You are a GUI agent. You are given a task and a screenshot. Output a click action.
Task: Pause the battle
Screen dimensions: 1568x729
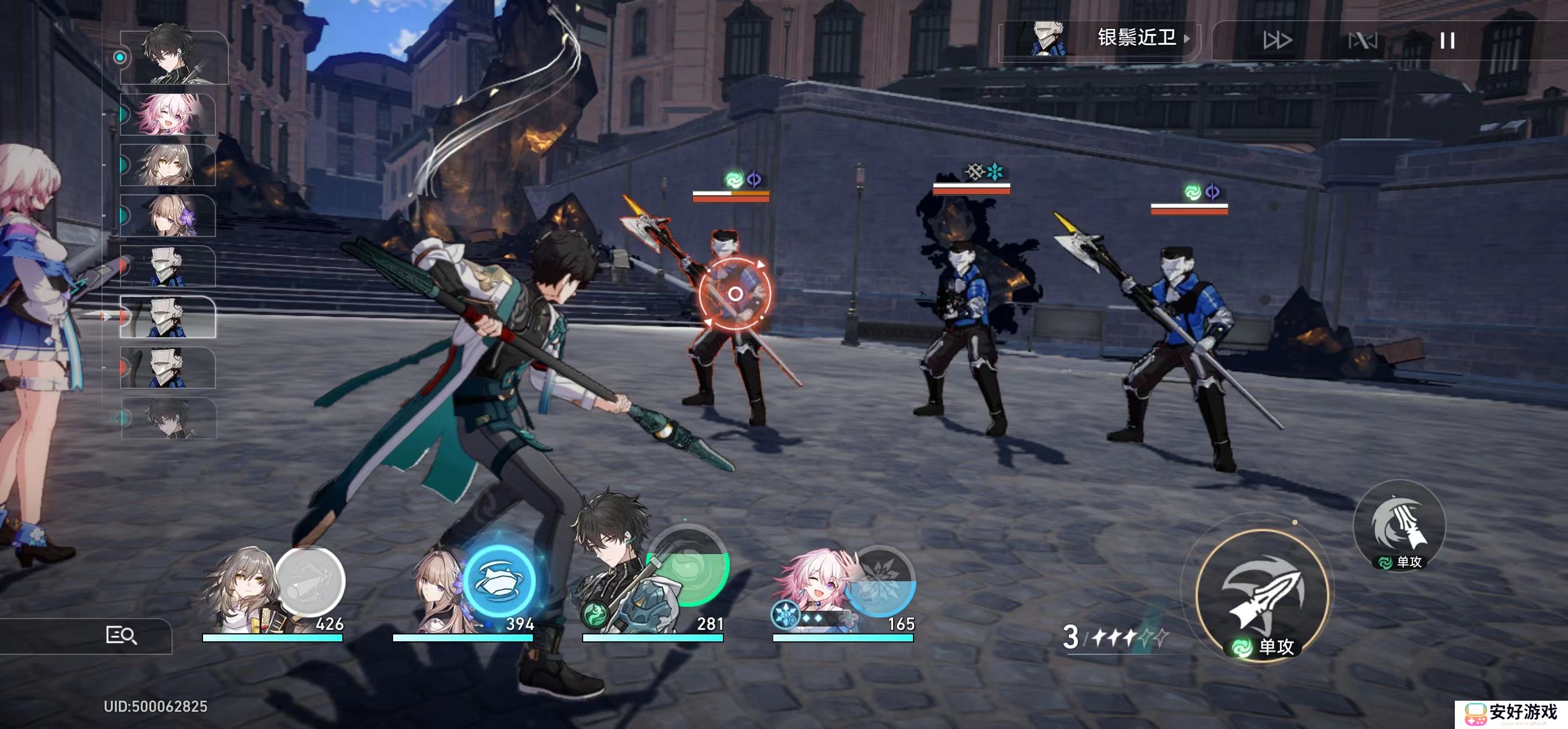point(1447,41)
